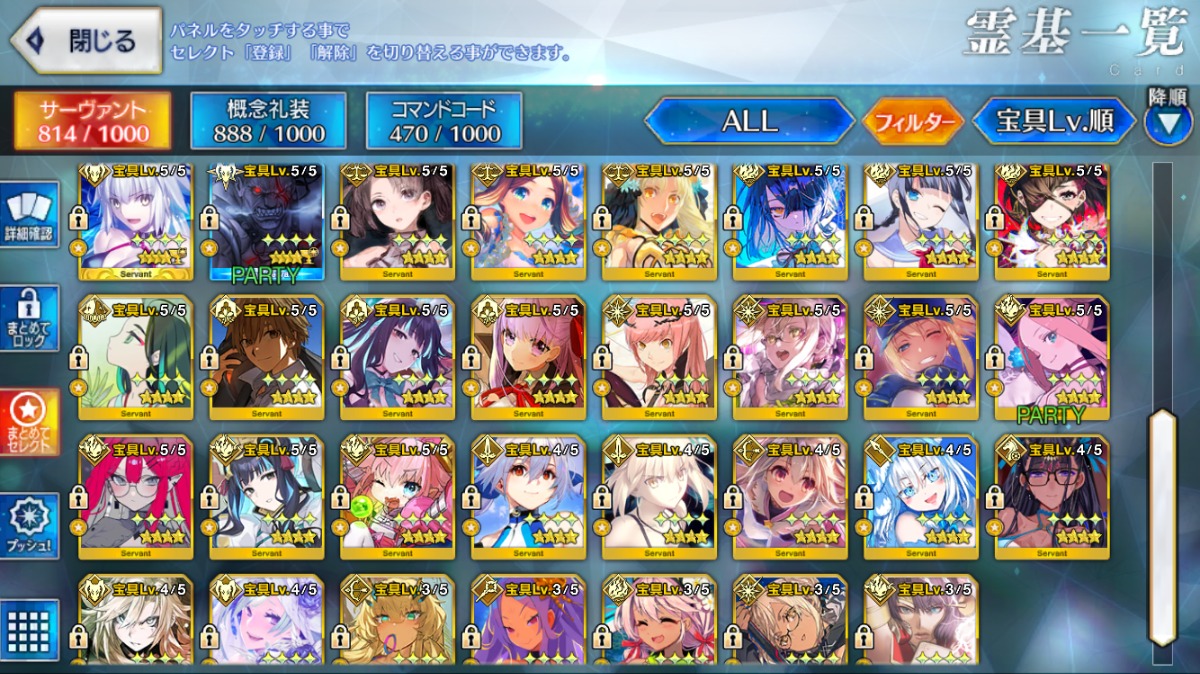The height and width of the screenshot is (674, 1200).
Task: Close the list with the 閉じる button
Action: (87, 41)
